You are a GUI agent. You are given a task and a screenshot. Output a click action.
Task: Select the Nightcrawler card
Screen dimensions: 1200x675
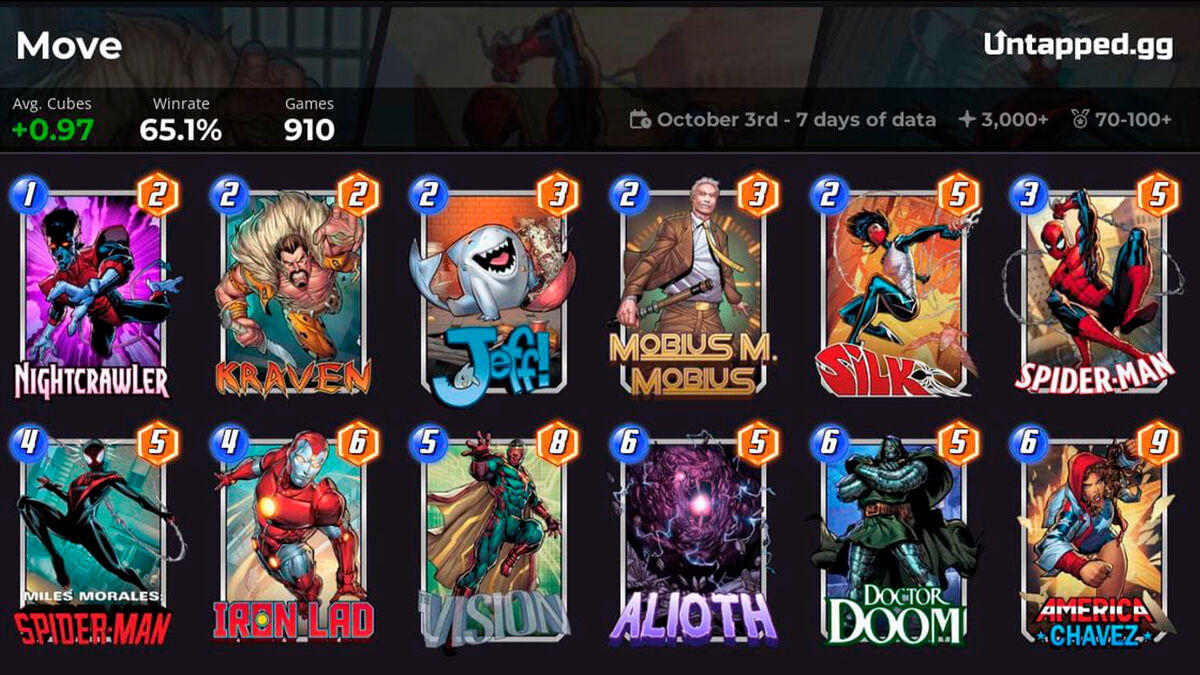pyautogui.click(x=92, y=290)
